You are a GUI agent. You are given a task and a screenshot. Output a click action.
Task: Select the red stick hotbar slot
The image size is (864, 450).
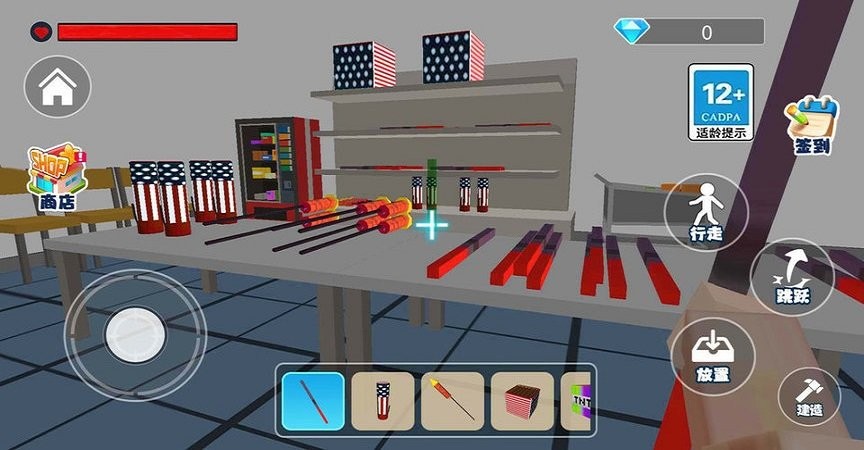[x=313, y=400]
